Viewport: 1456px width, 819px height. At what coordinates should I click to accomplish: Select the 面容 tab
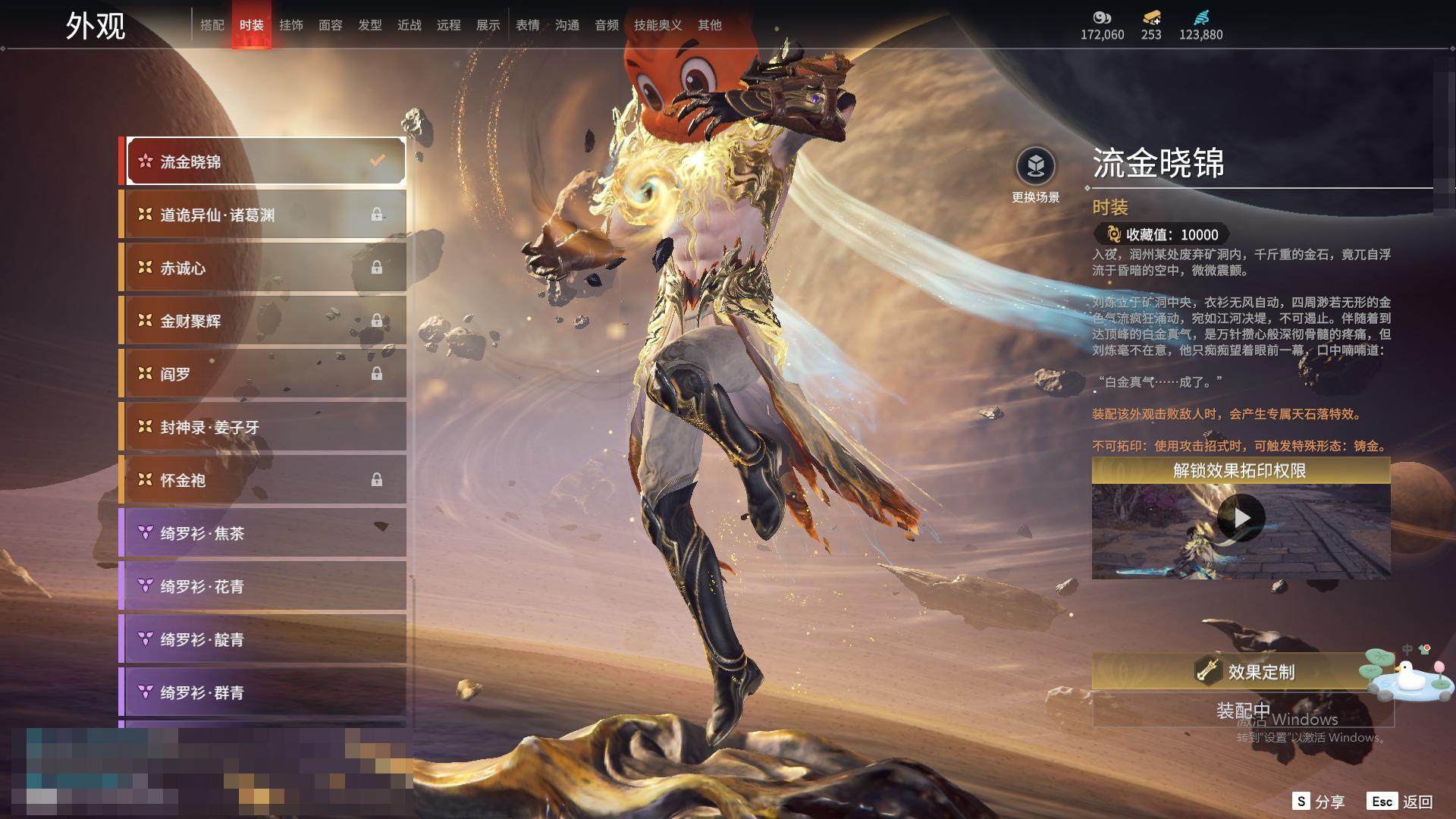[331, 25]
